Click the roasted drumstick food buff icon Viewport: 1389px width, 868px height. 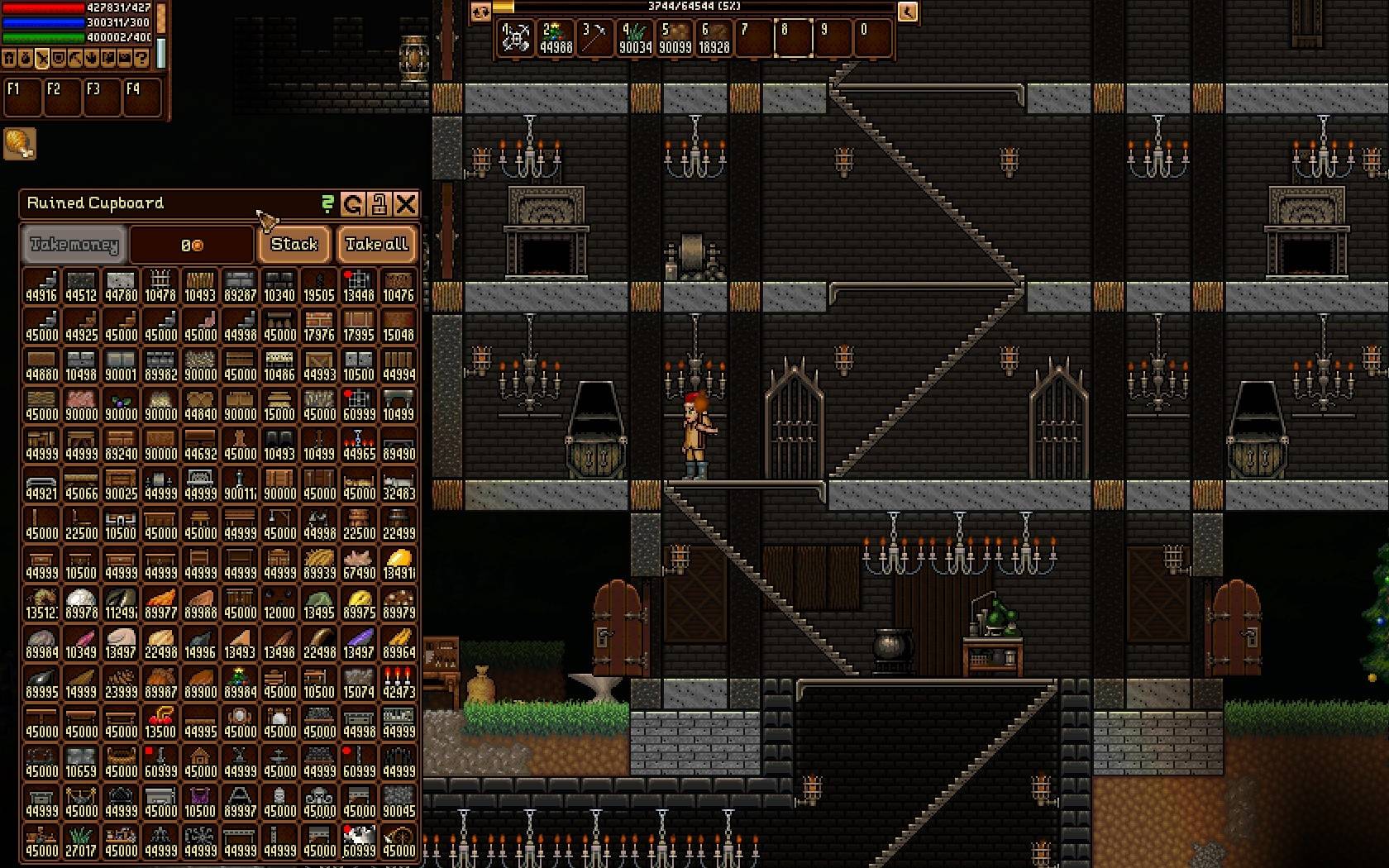pyautogui.click(x=19, y=144)
